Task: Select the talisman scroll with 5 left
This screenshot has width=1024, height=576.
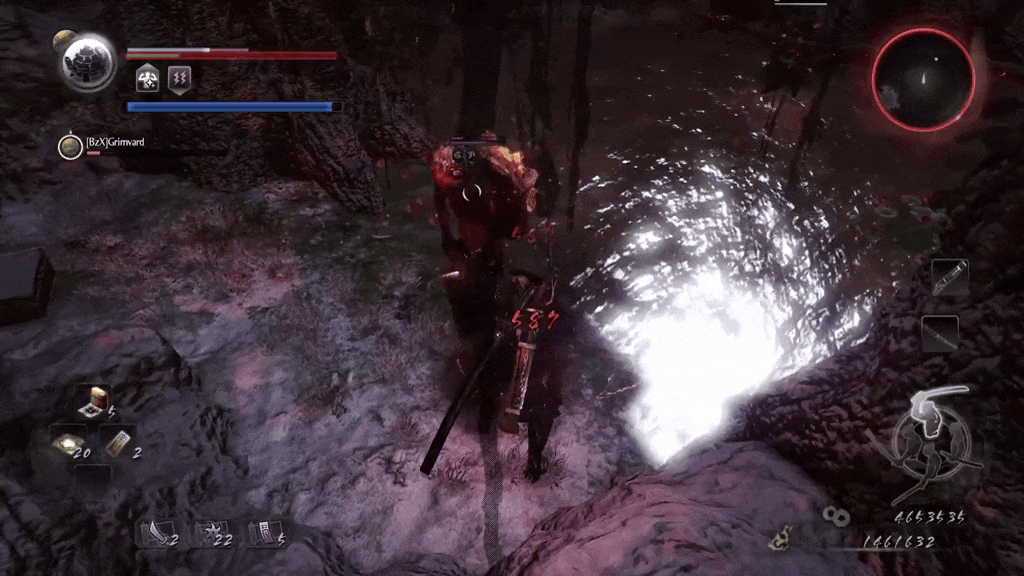Action: pyautogui.click(x=262, y=533)
